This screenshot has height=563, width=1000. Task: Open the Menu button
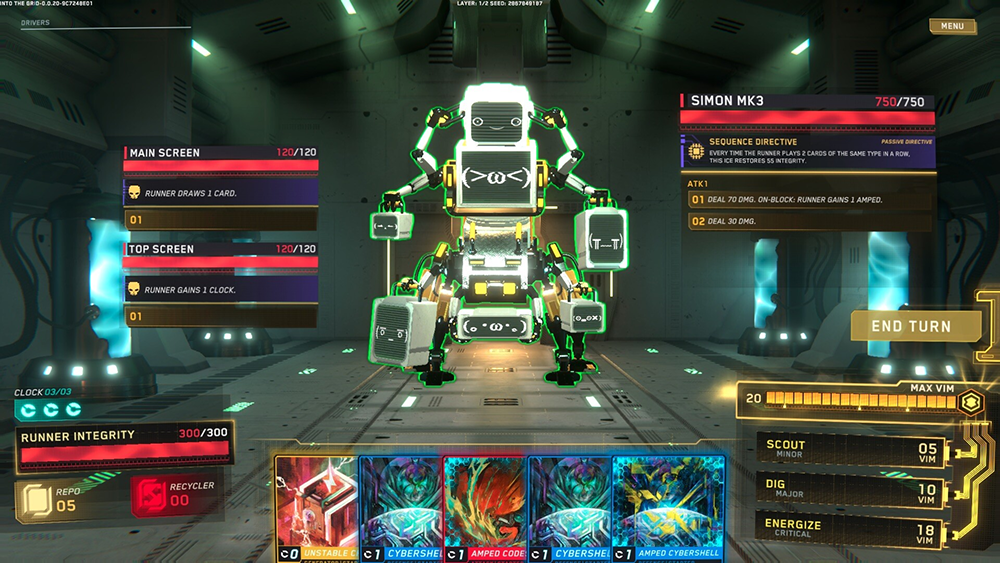pyautogui.click(x=952, y=26)
